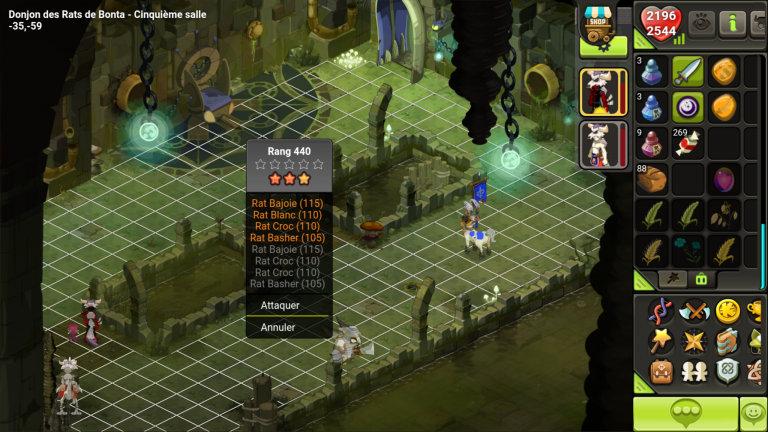Open the chat speech bubble button
Image resolution: width=768 pixels, height=432 pixels.
[684, 413]
